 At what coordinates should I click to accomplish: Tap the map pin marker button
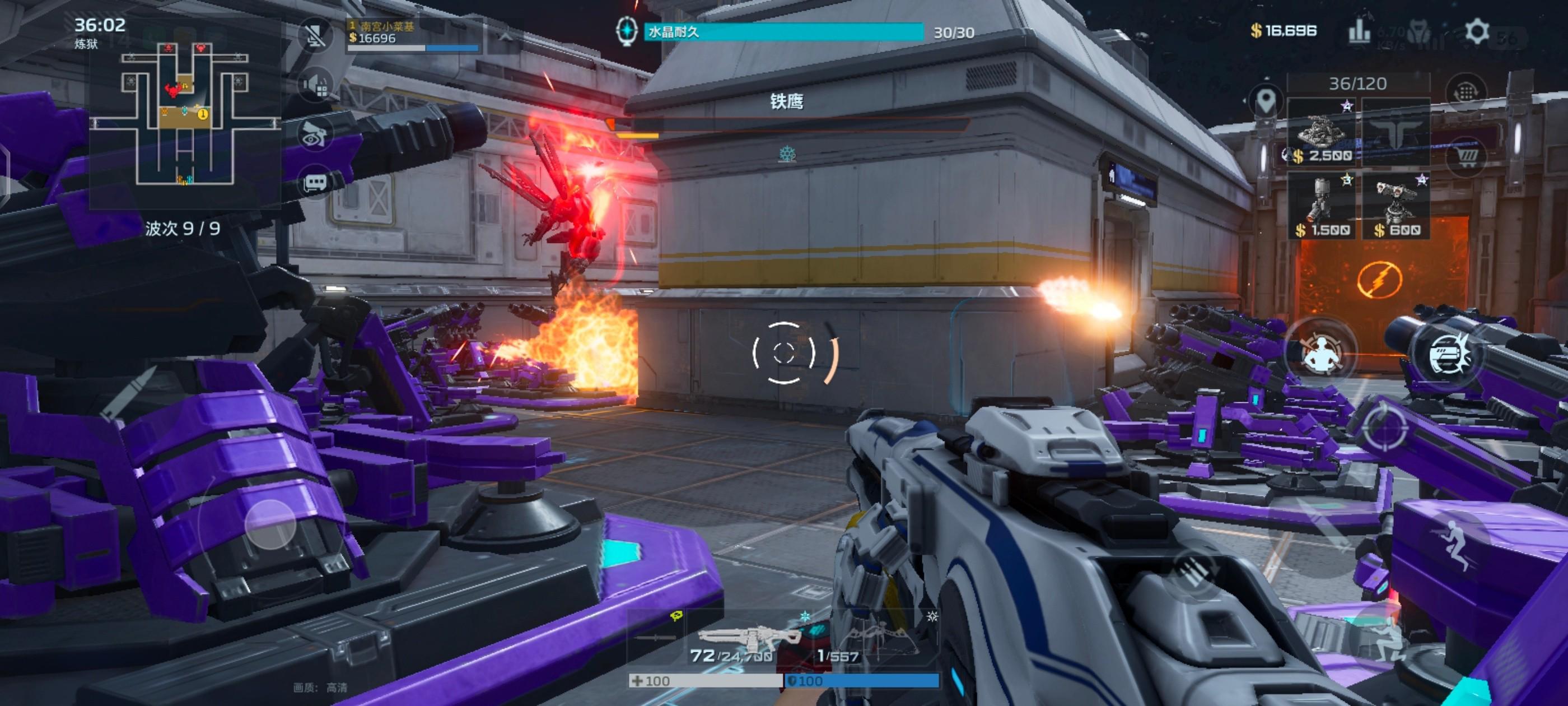pos(1266,100)
